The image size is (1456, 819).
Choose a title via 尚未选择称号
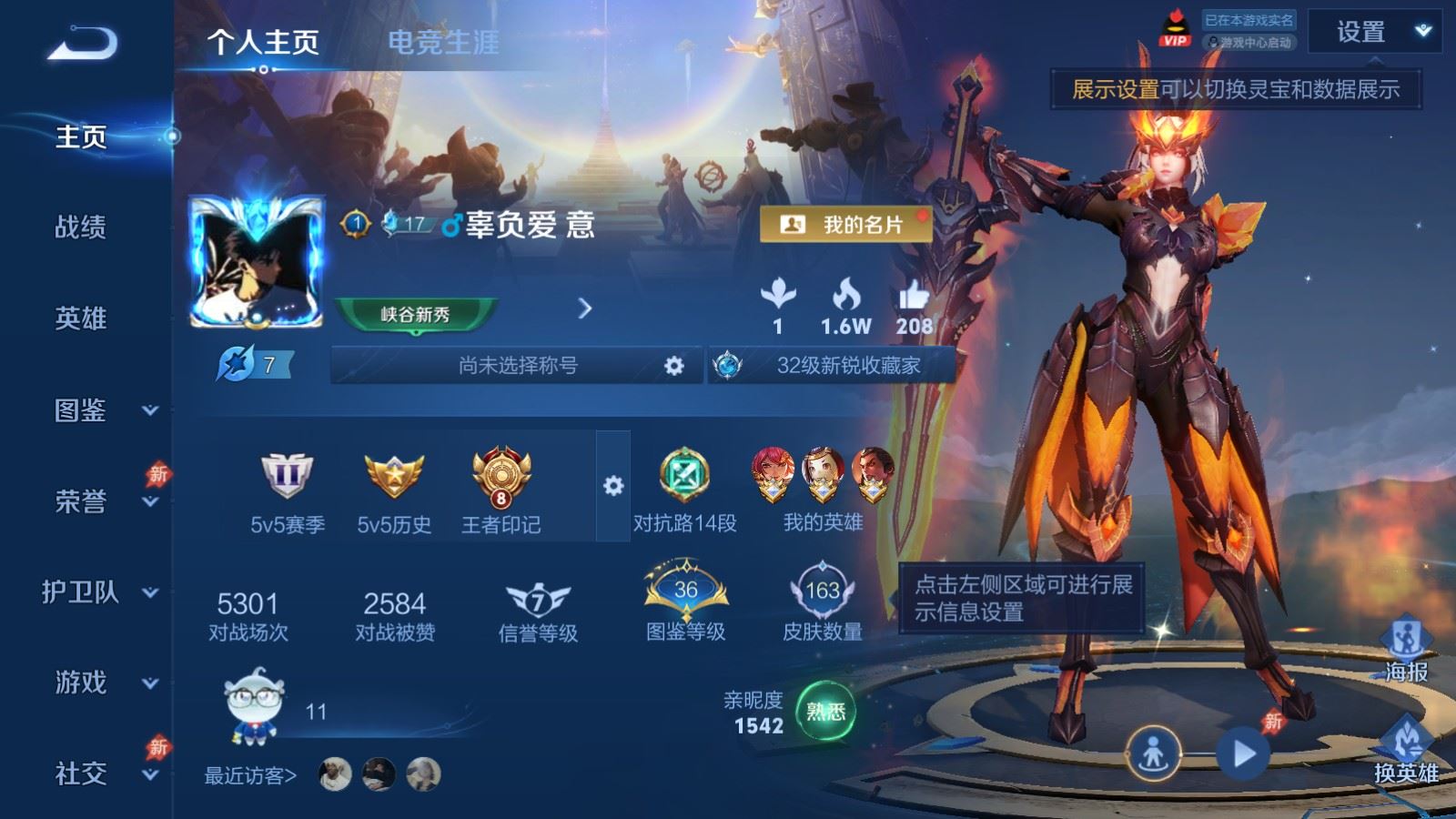tap(518, 366)
